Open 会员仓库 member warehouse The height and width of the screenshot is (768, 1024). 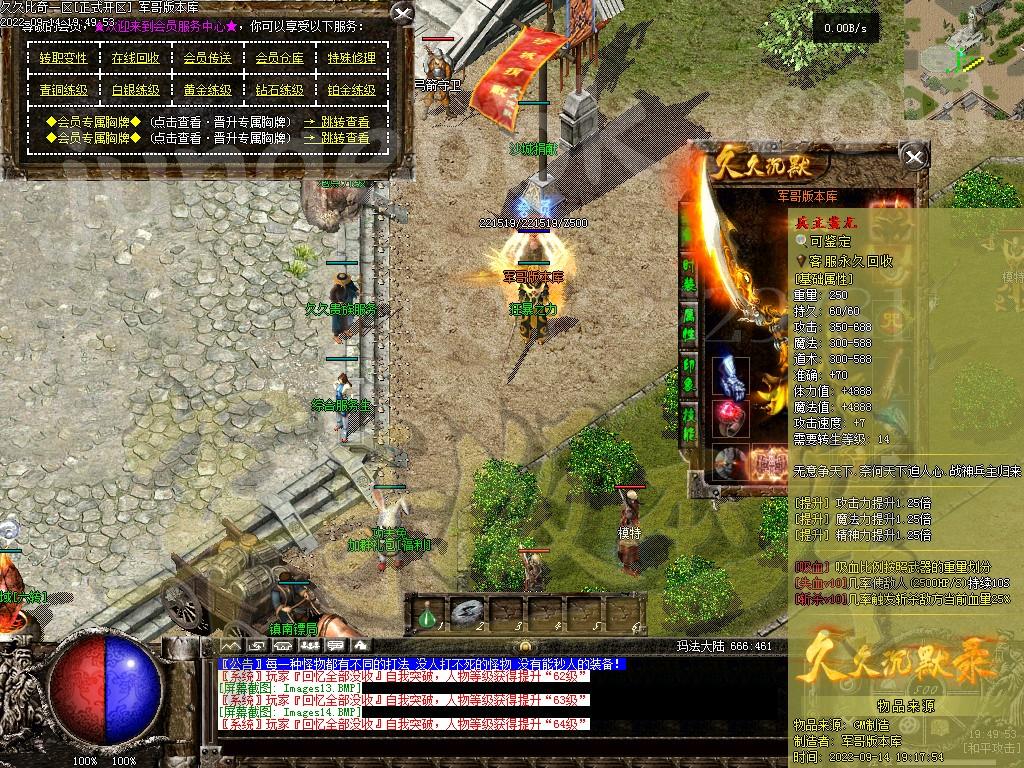click(279, 58)
